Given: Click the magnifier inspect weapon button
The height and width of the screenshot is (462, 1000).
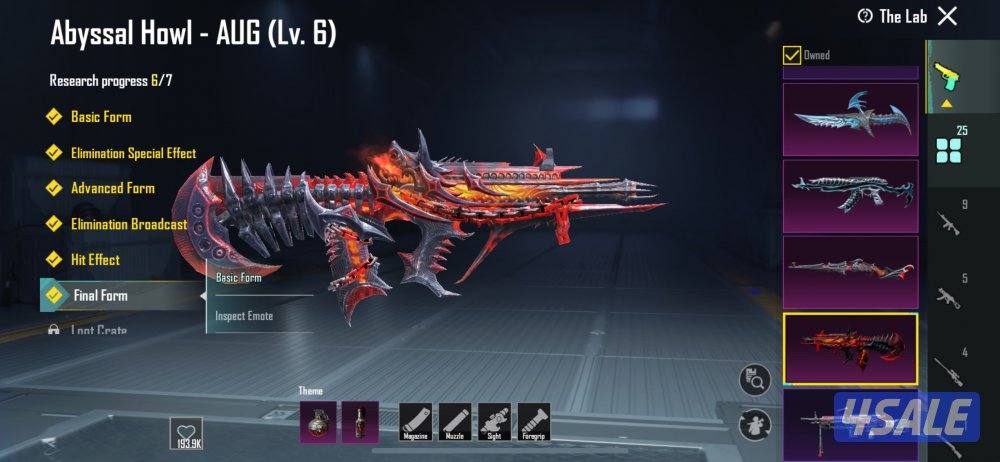Looking at the screenshot, I should pyautogui.click(x=755, y=380).
